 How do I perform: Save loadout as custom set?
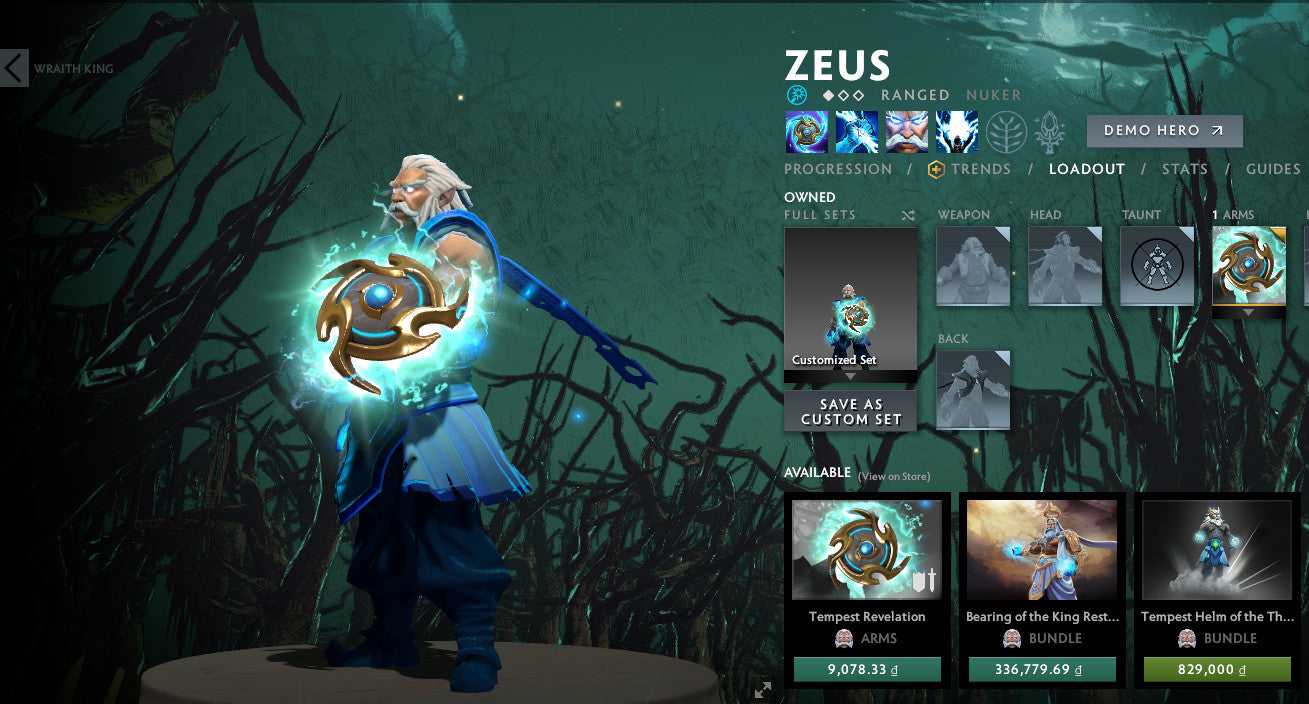tap(850, 411)
